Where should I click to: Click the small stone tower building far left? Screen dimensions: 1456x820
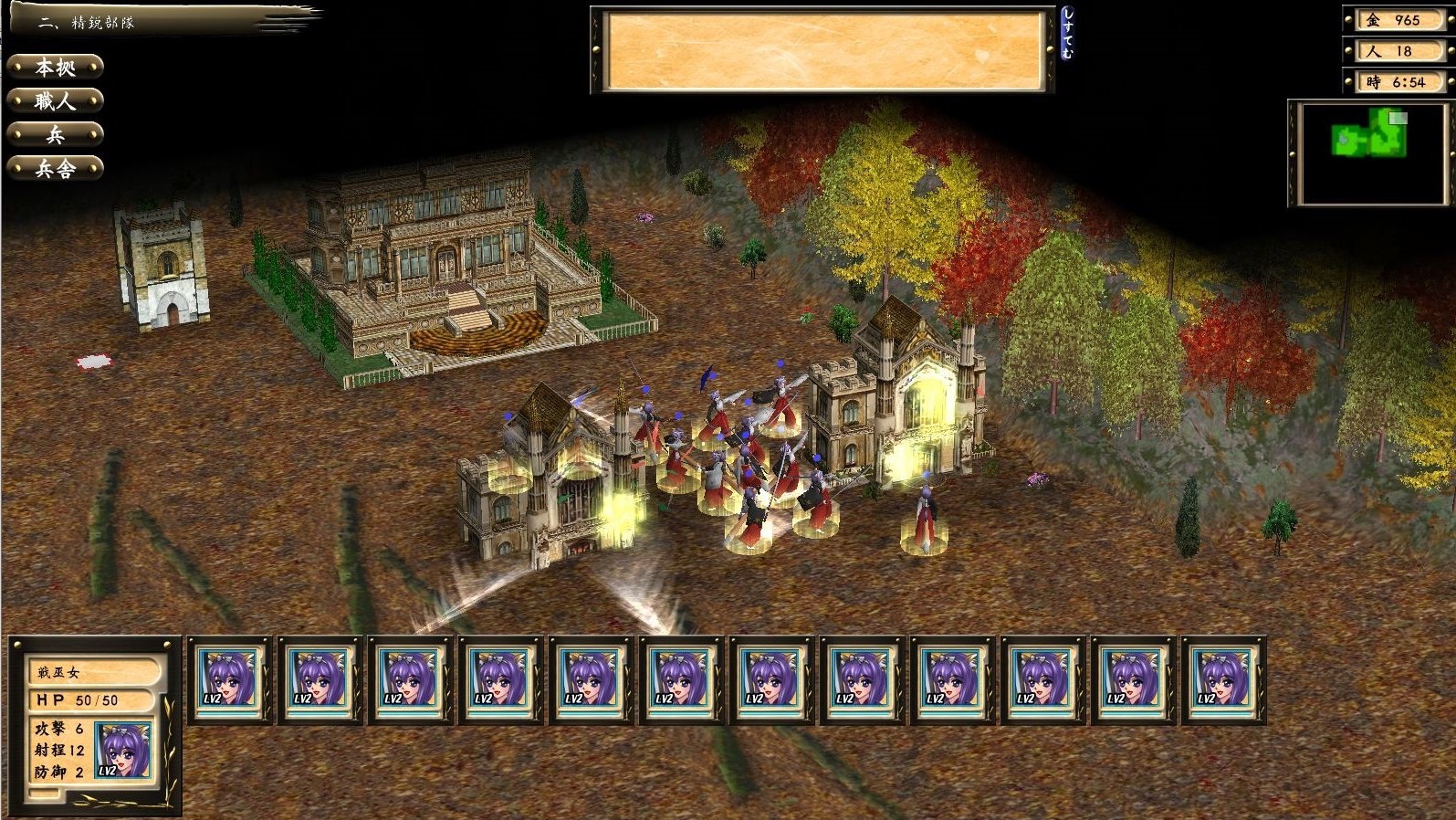[160, 265]
